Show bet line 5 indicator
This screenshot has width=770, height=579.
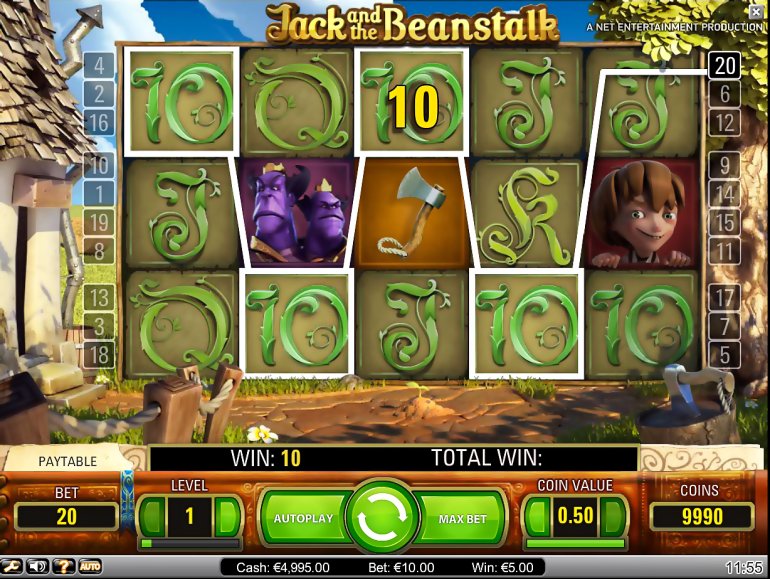(x=724, y=354)
